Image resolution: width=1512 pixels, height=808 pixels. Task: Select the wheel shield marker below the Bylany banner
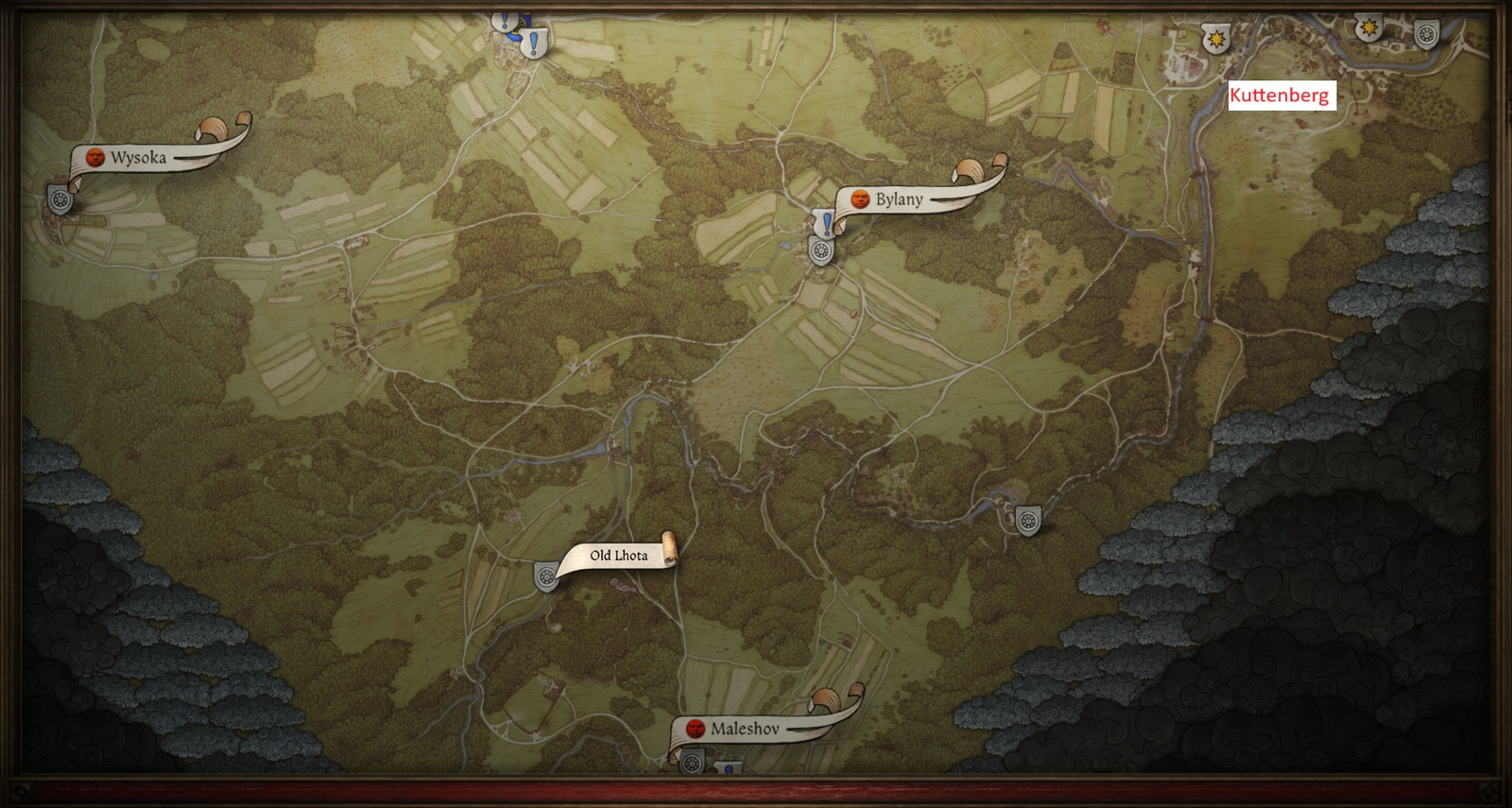(820, 252)
